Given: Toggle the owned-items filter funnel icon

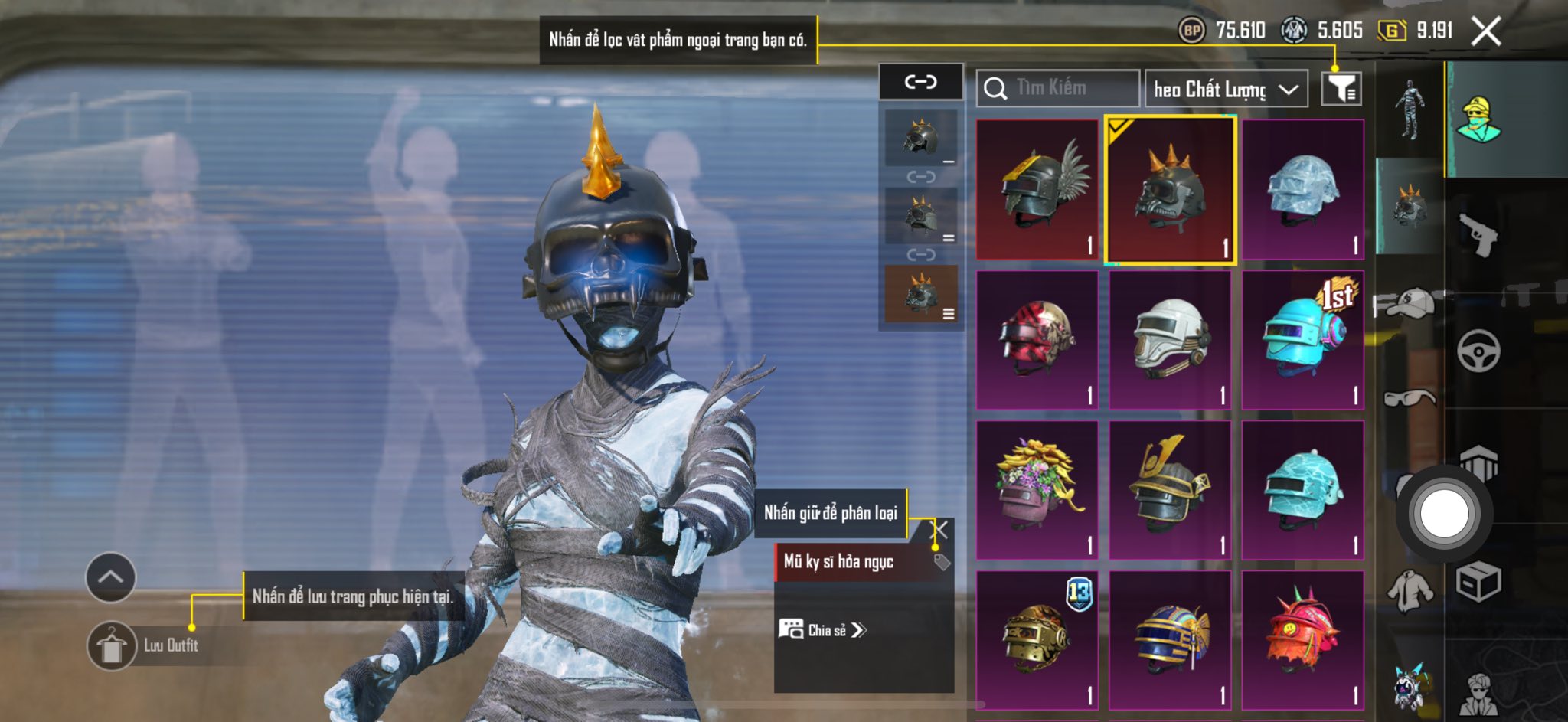Looking at the screenshot, I should pos(1341,89).
